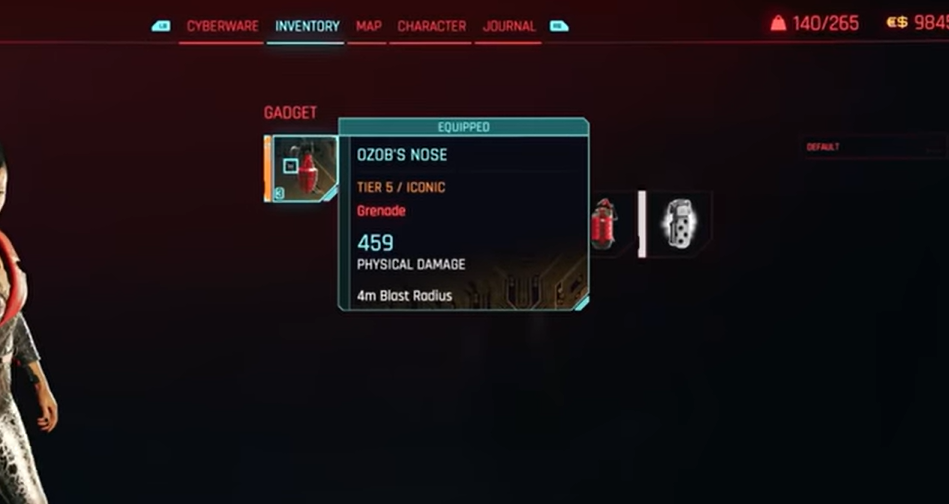Image resolution: width=949 pixels, height=504 pixels.
Task: Open the Map tab
Action: tap(368, 26)
